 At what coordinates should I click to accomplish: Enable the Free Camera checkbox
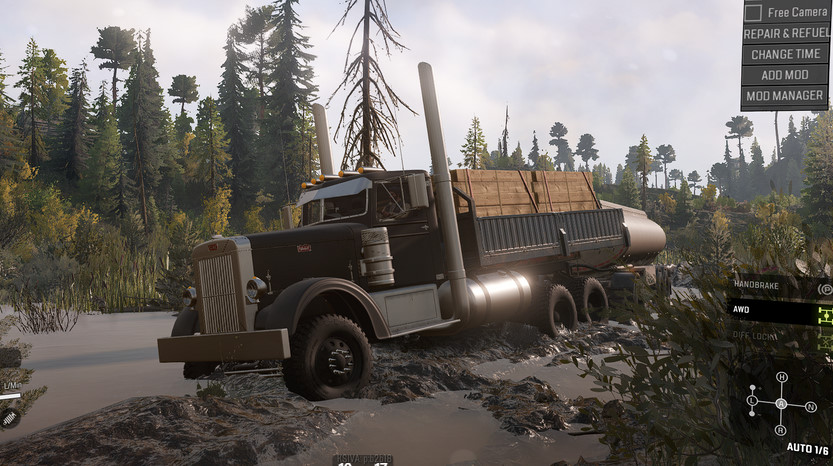[x=753, y=12]
